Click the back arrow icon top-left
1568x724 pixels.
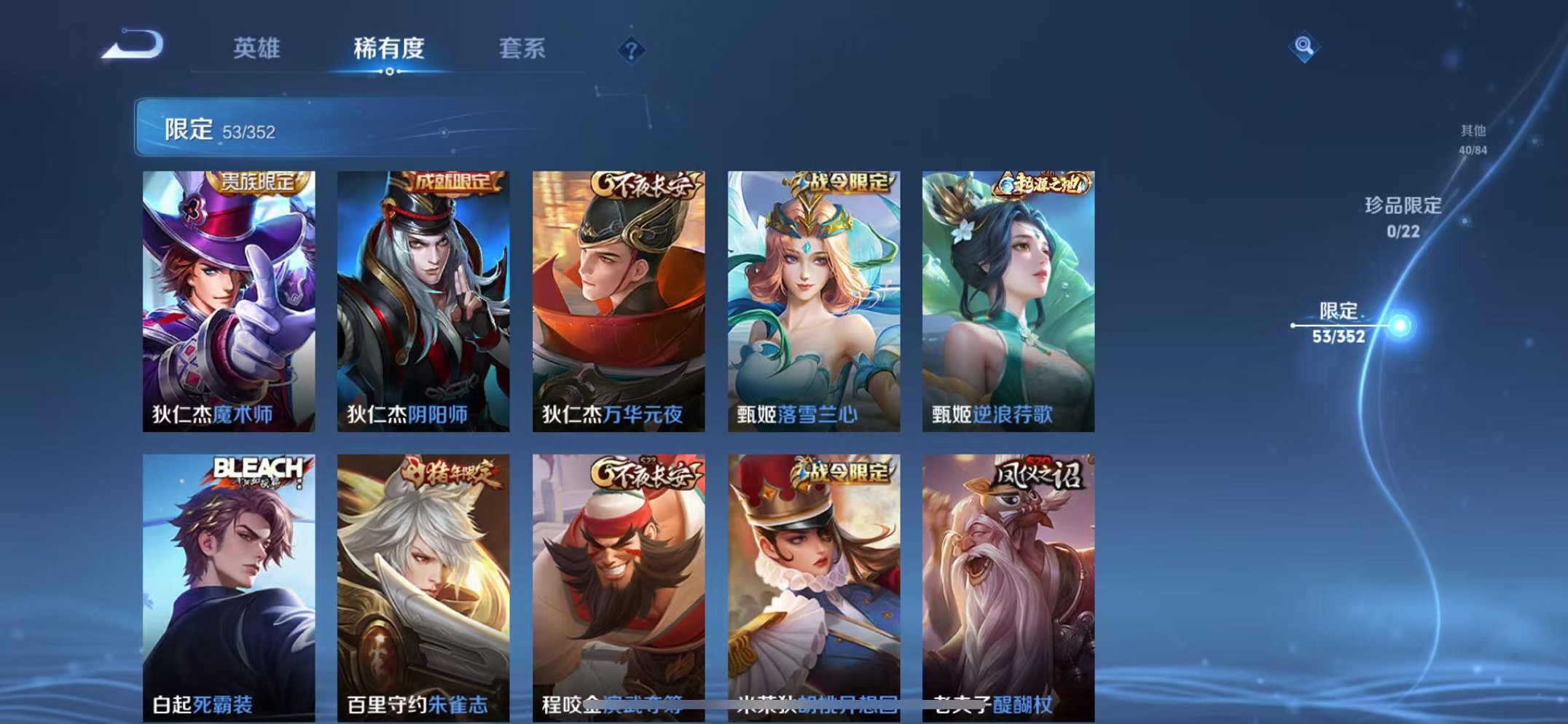click(130, 46)
